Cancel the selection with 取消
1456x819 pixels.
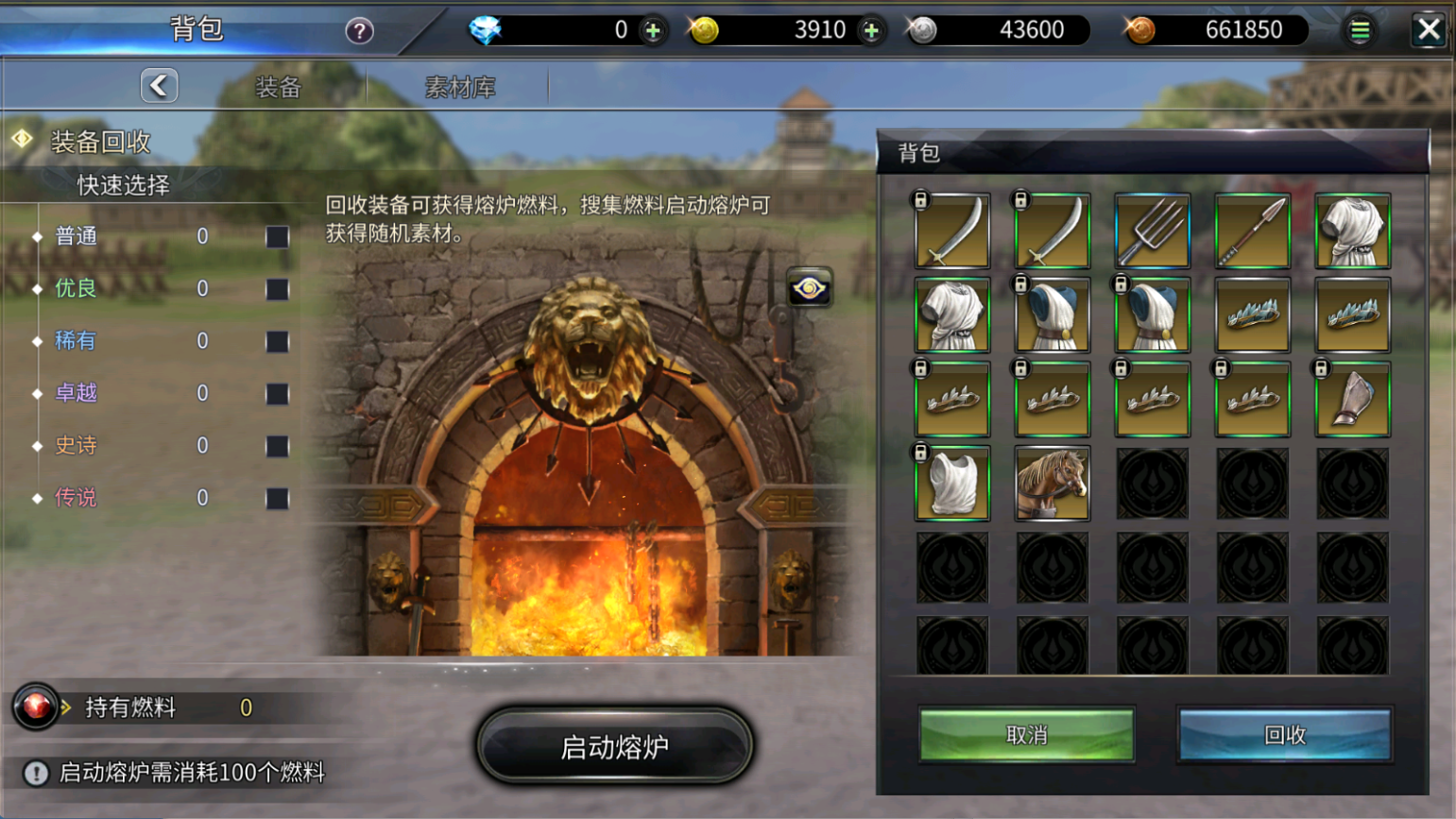coord(1026,735)
